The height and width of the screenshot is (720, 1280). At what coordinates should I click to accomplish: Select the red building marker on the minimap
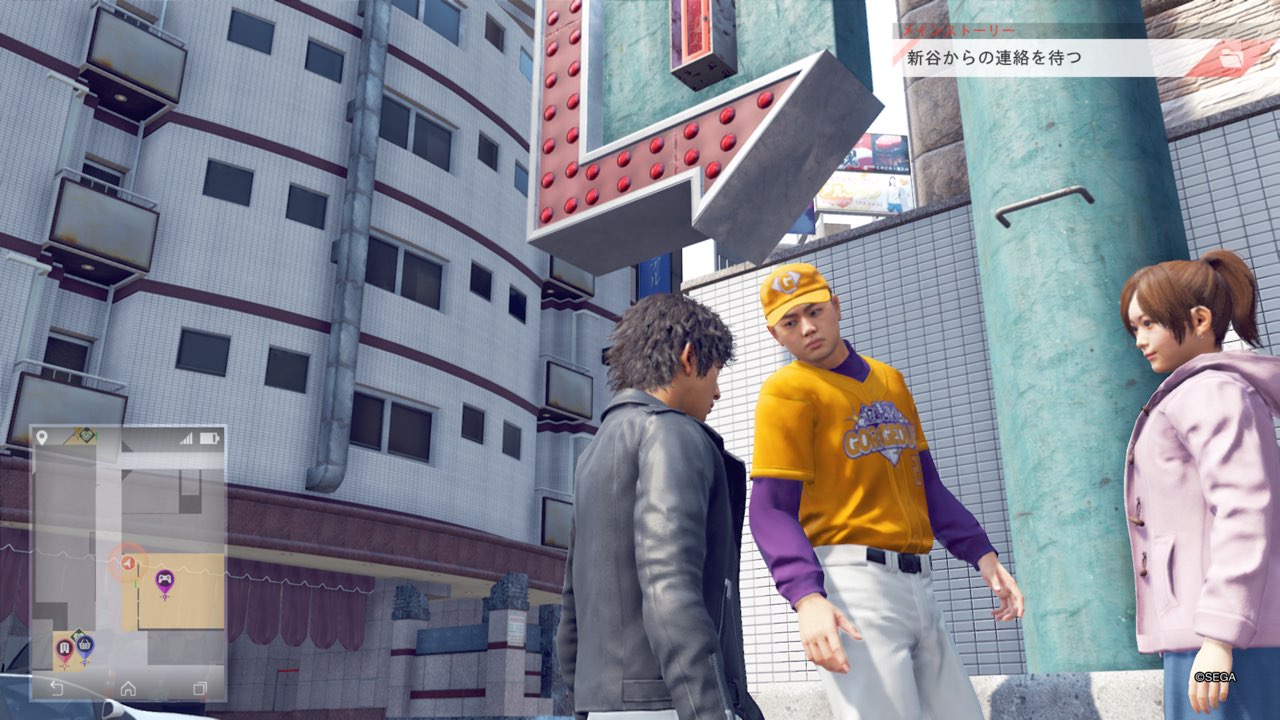[65, 648]
